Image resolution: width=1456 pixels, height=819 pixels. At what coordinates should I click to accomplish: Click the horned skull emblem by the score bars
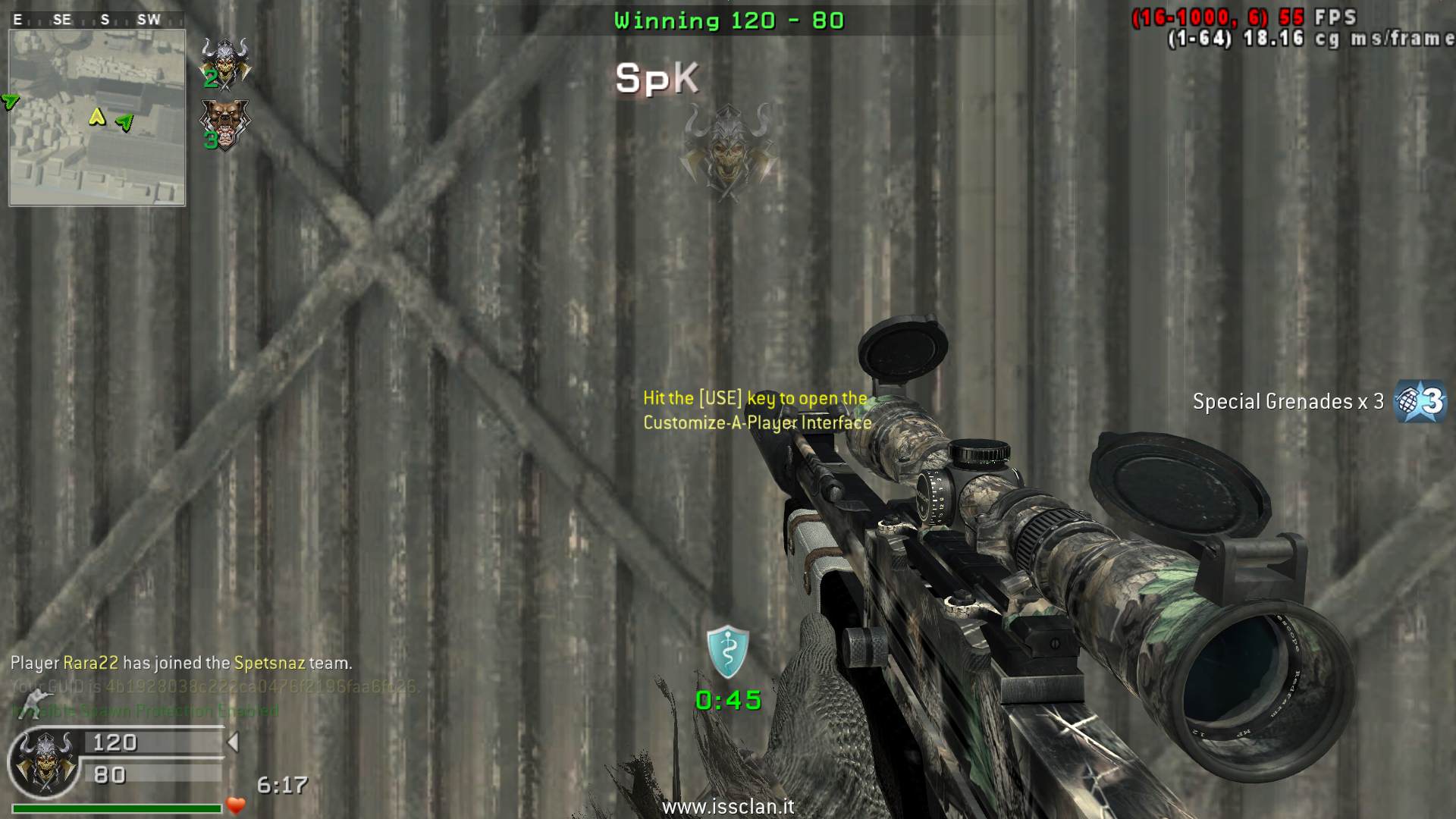[x=45, y=761]
